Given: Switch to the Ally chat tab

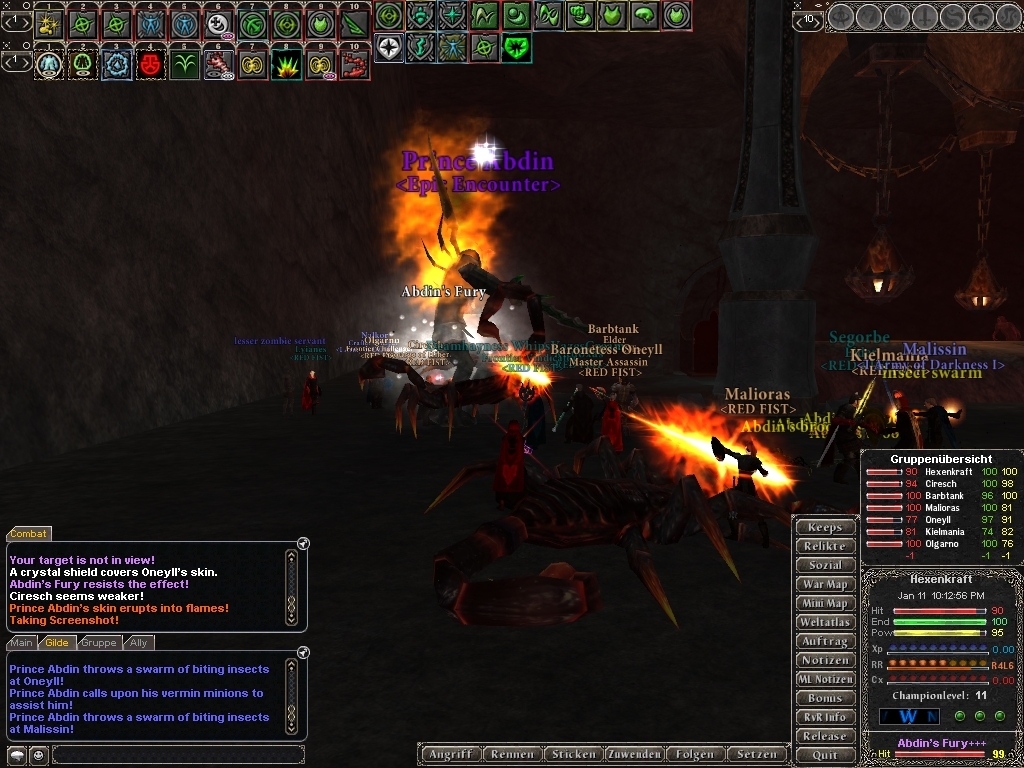Looking at the screenshot, I should 139,643.
